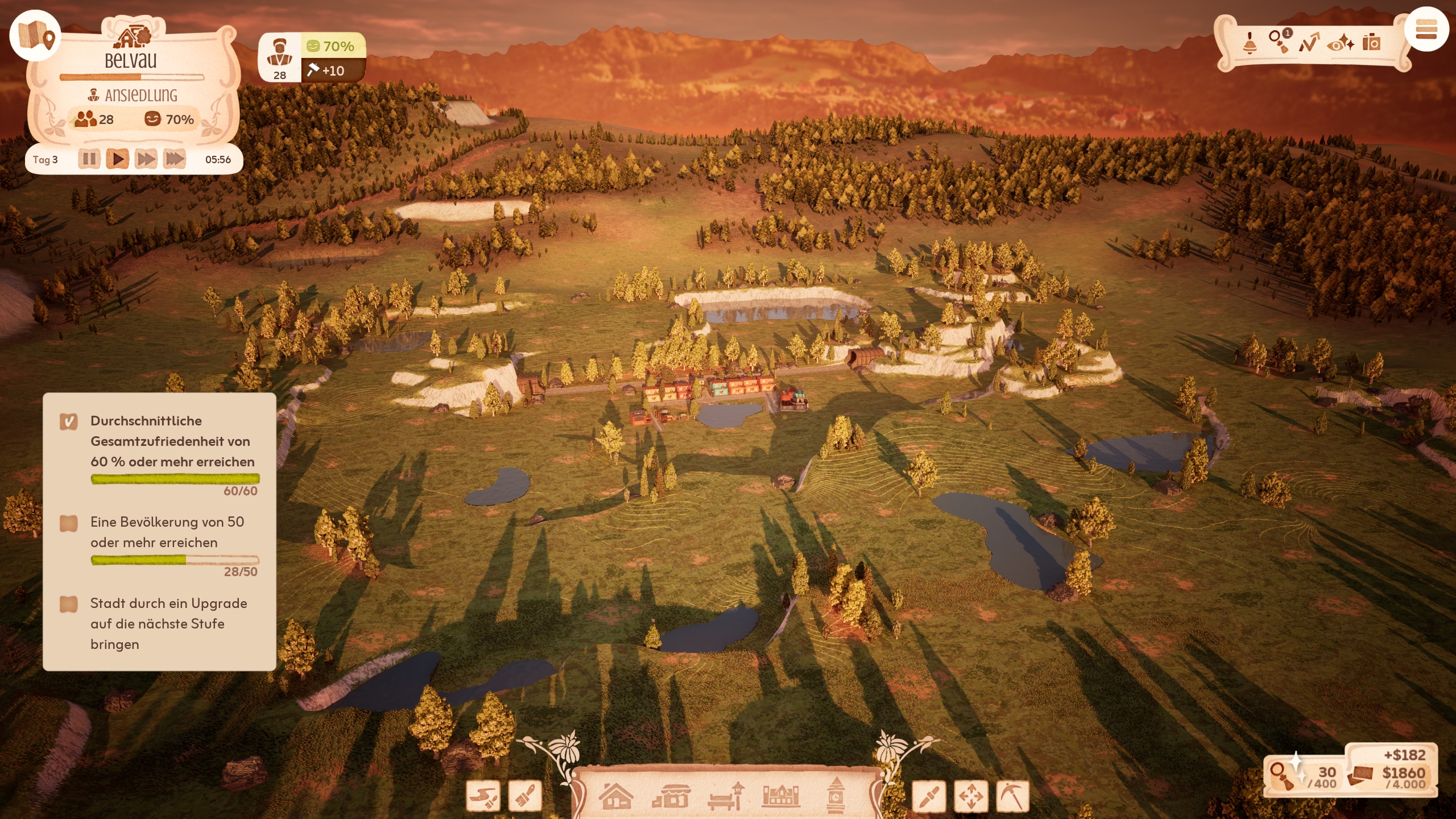Choose the bench and lamp decoration category

[726, 796]
